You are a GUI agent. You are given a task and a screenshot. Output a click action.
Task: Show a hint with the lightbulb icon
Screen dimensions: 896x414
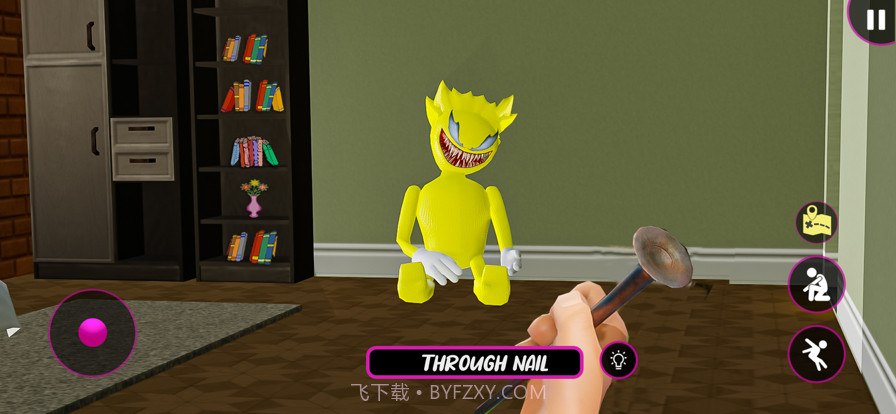(618, 361)
